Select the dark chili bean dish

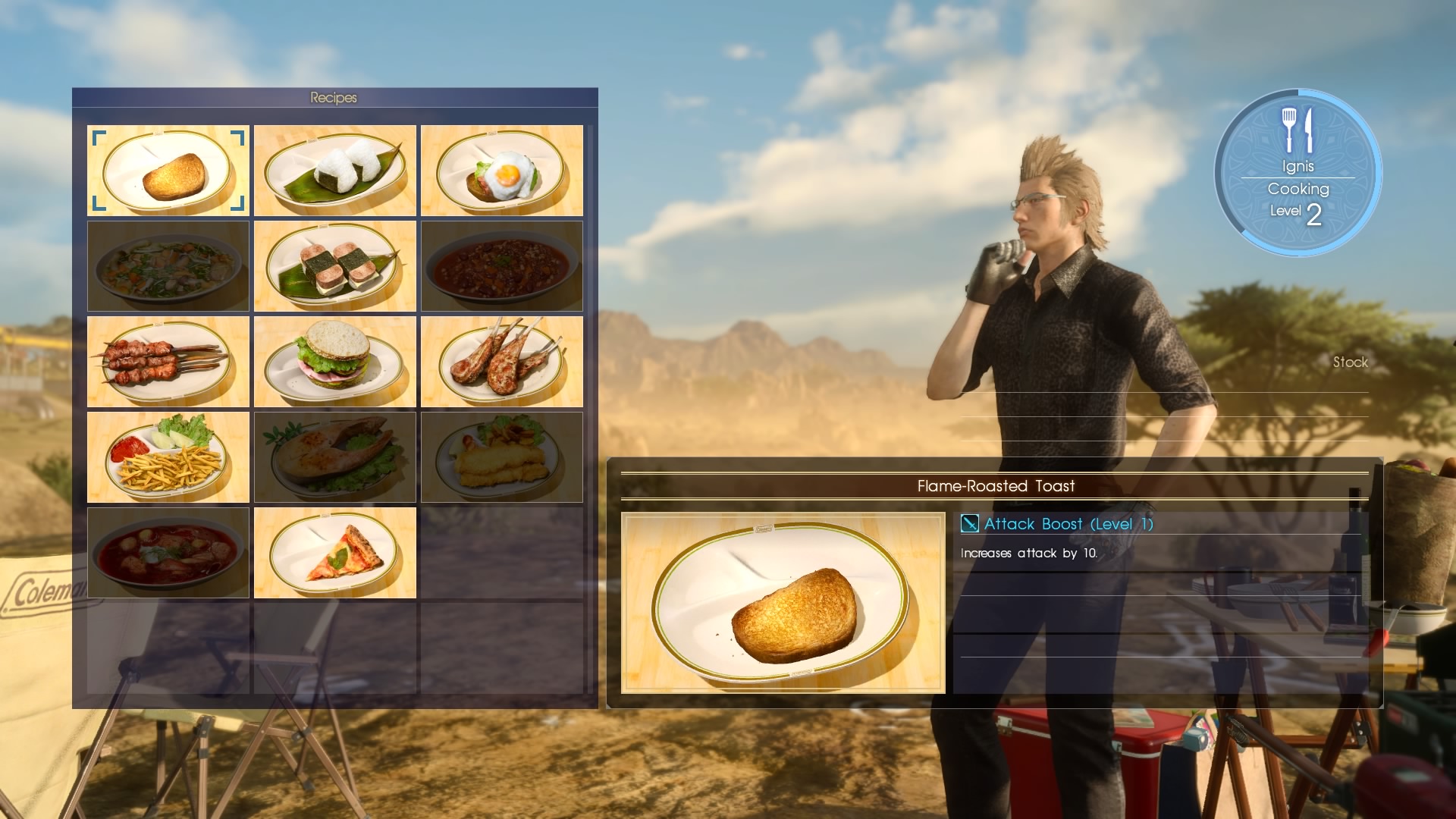point(502,266)
